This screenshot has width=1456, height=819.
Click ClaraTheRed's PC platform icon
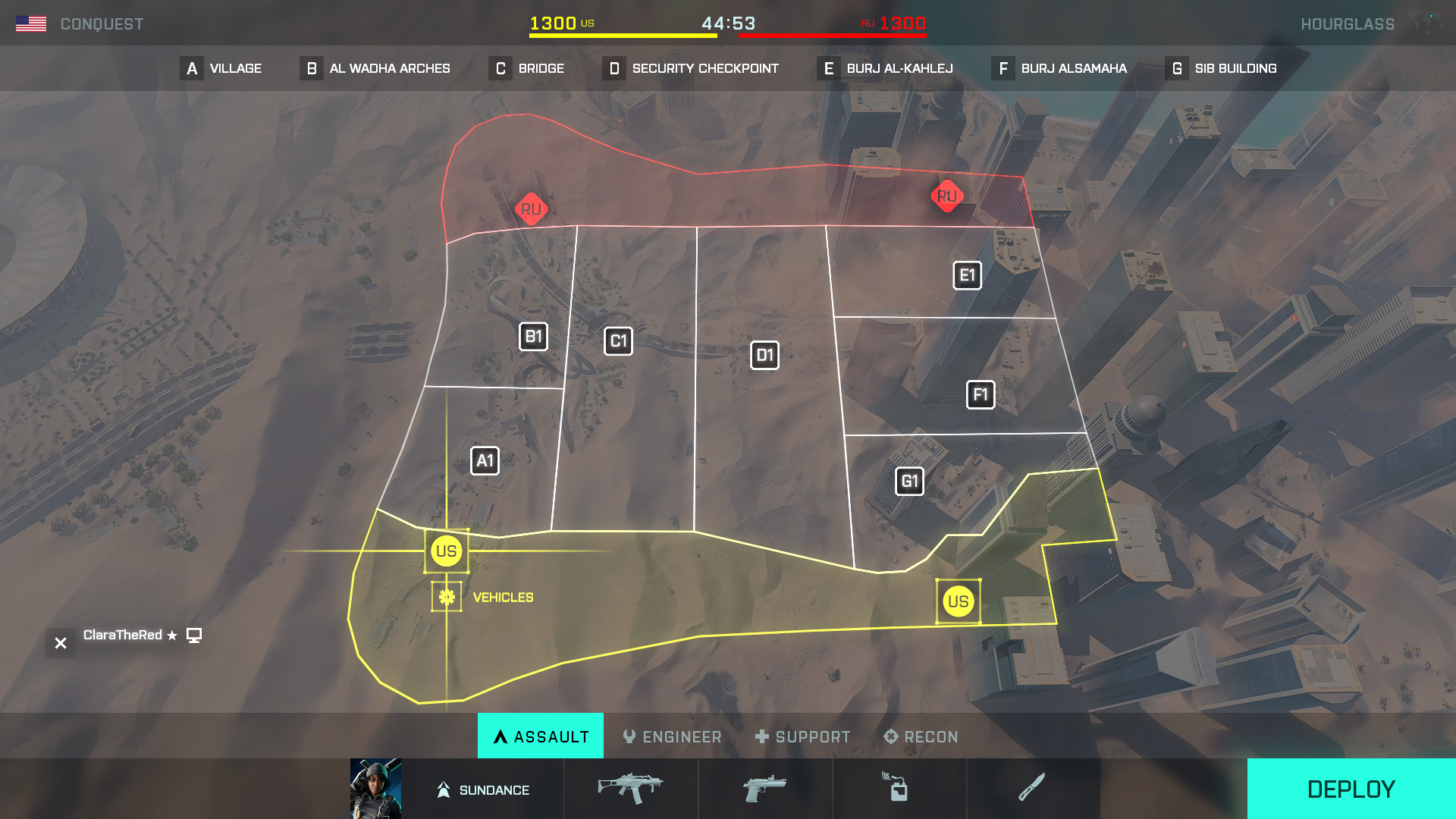(195, 635)
